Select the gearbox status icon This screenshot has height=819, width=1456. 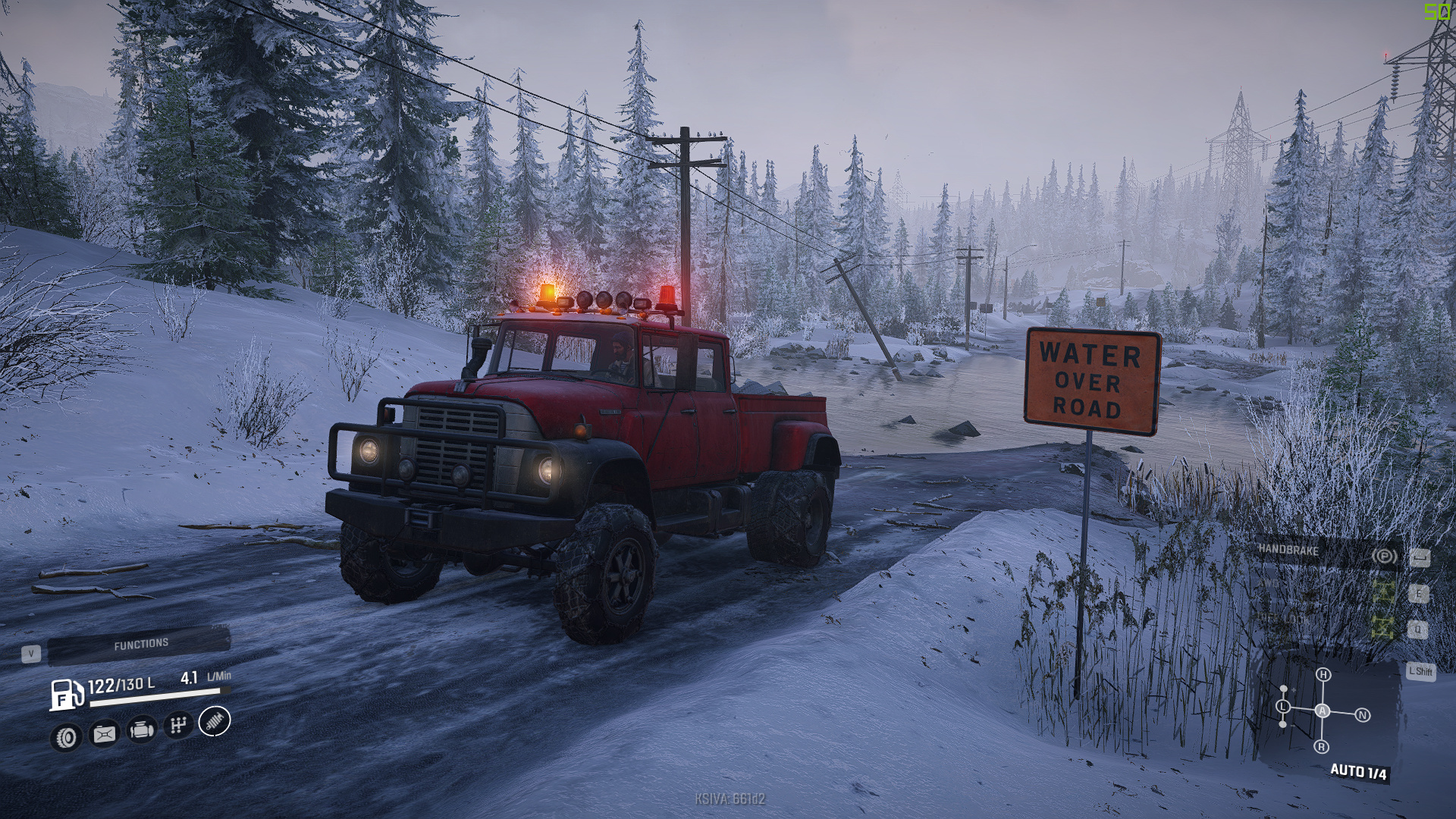pos(177,726)
